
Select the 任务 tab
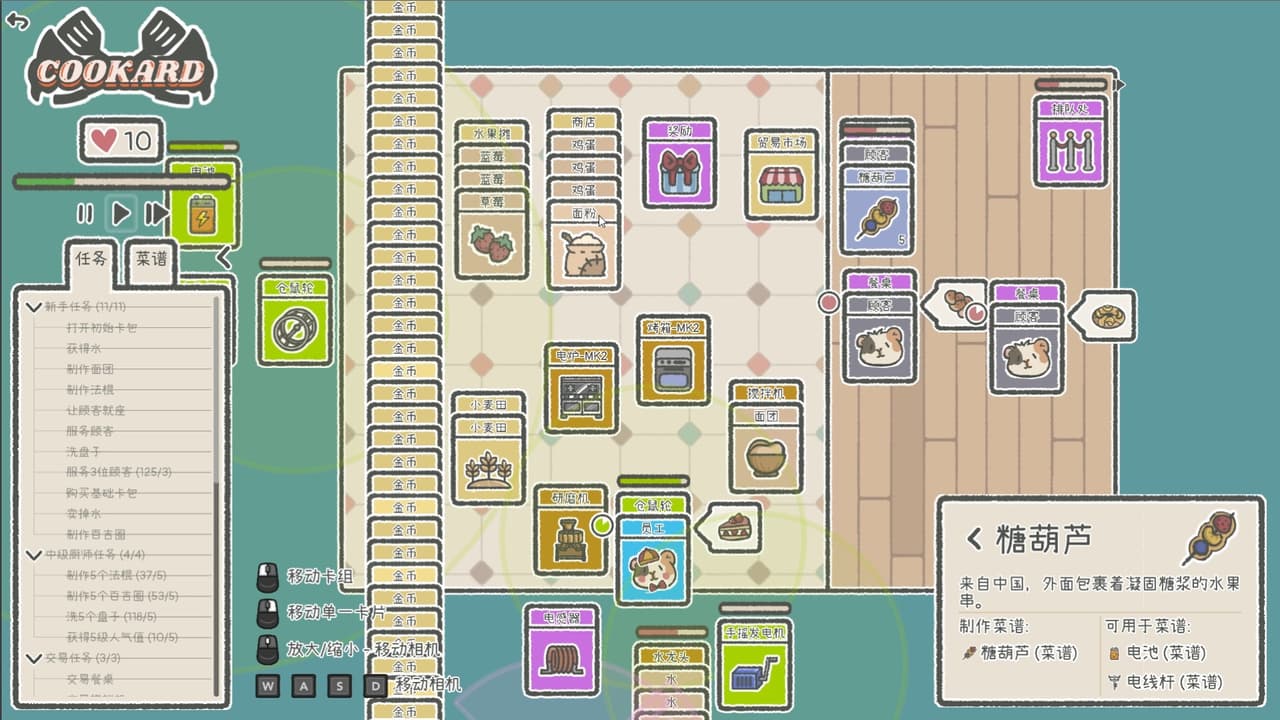point(90,259)
